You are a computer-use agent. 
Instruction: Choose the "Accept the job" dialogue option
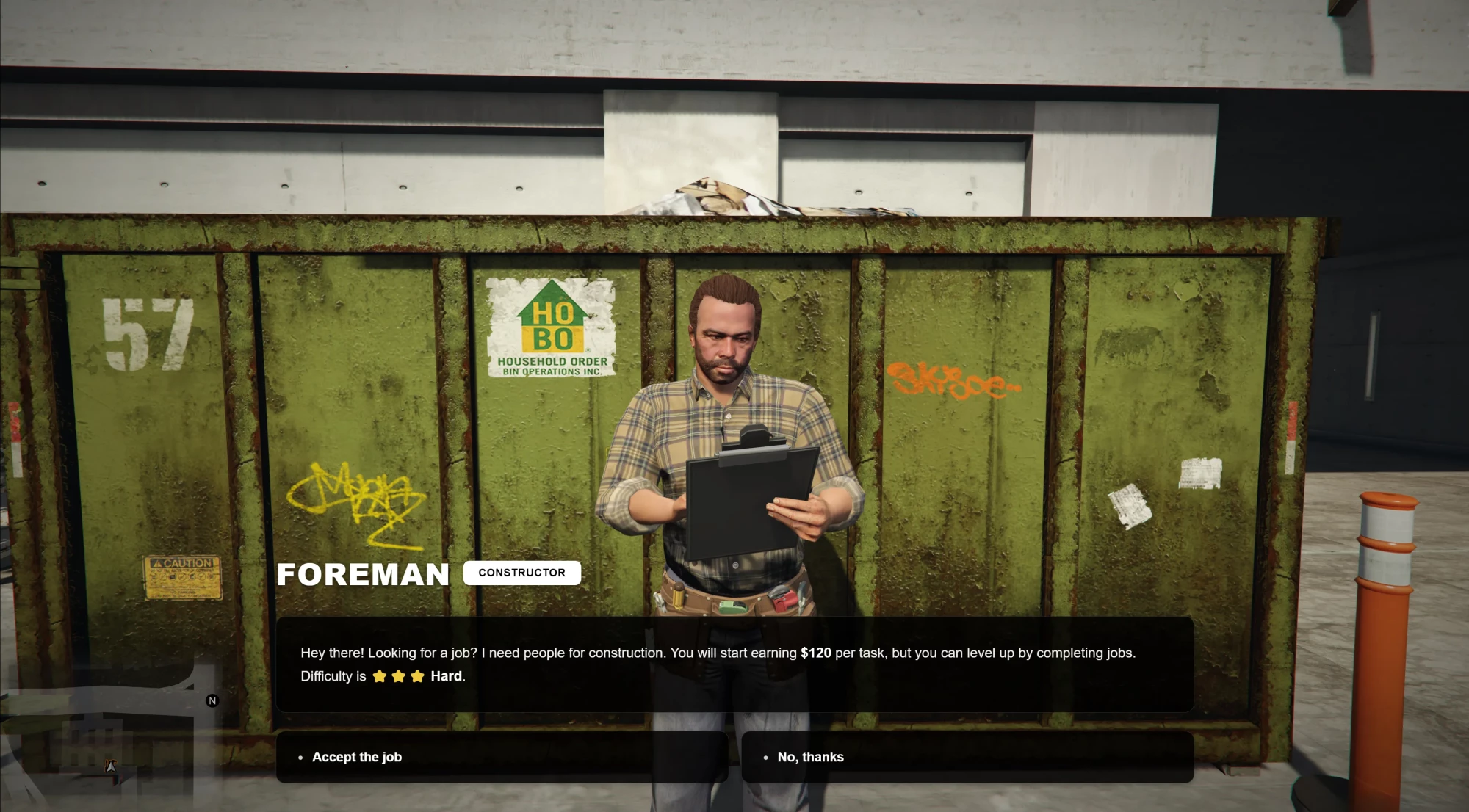[502, 757]
